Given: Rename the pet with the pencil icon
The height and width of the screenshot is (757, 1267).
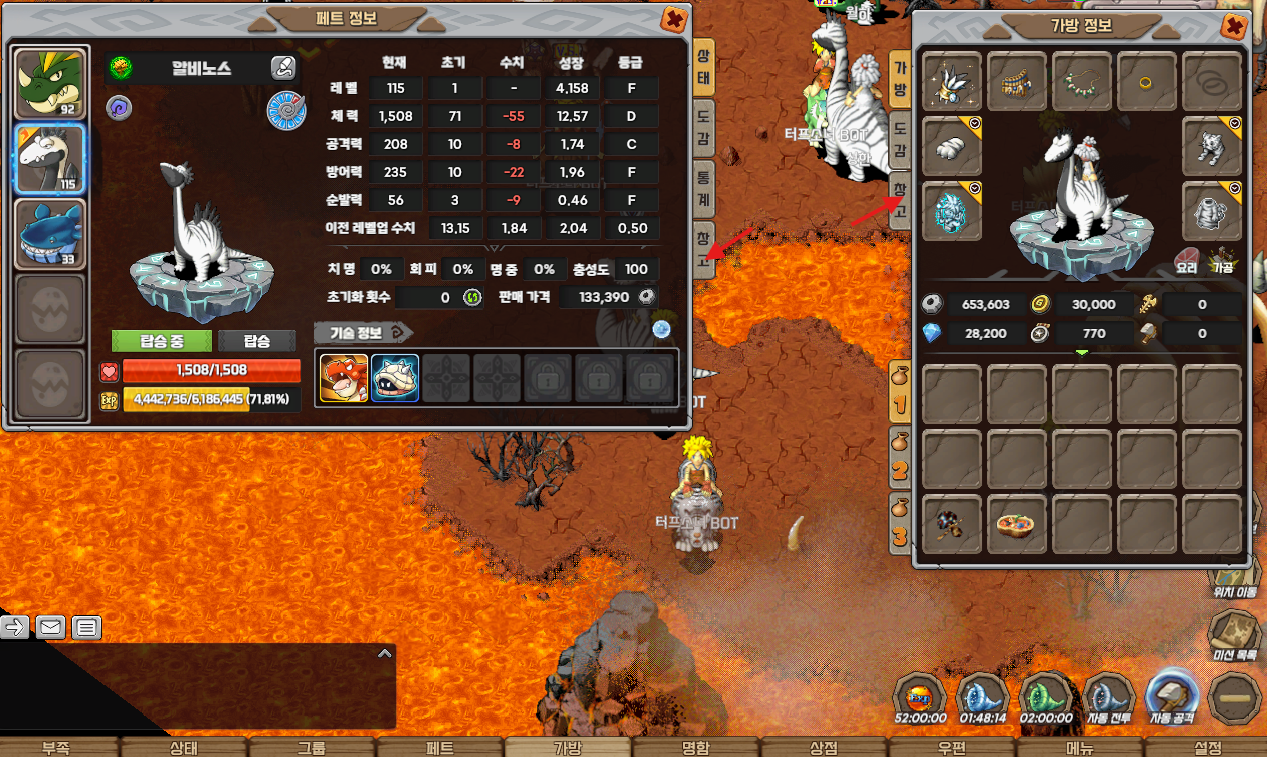Looking at the screenshot, I should 283,68.
